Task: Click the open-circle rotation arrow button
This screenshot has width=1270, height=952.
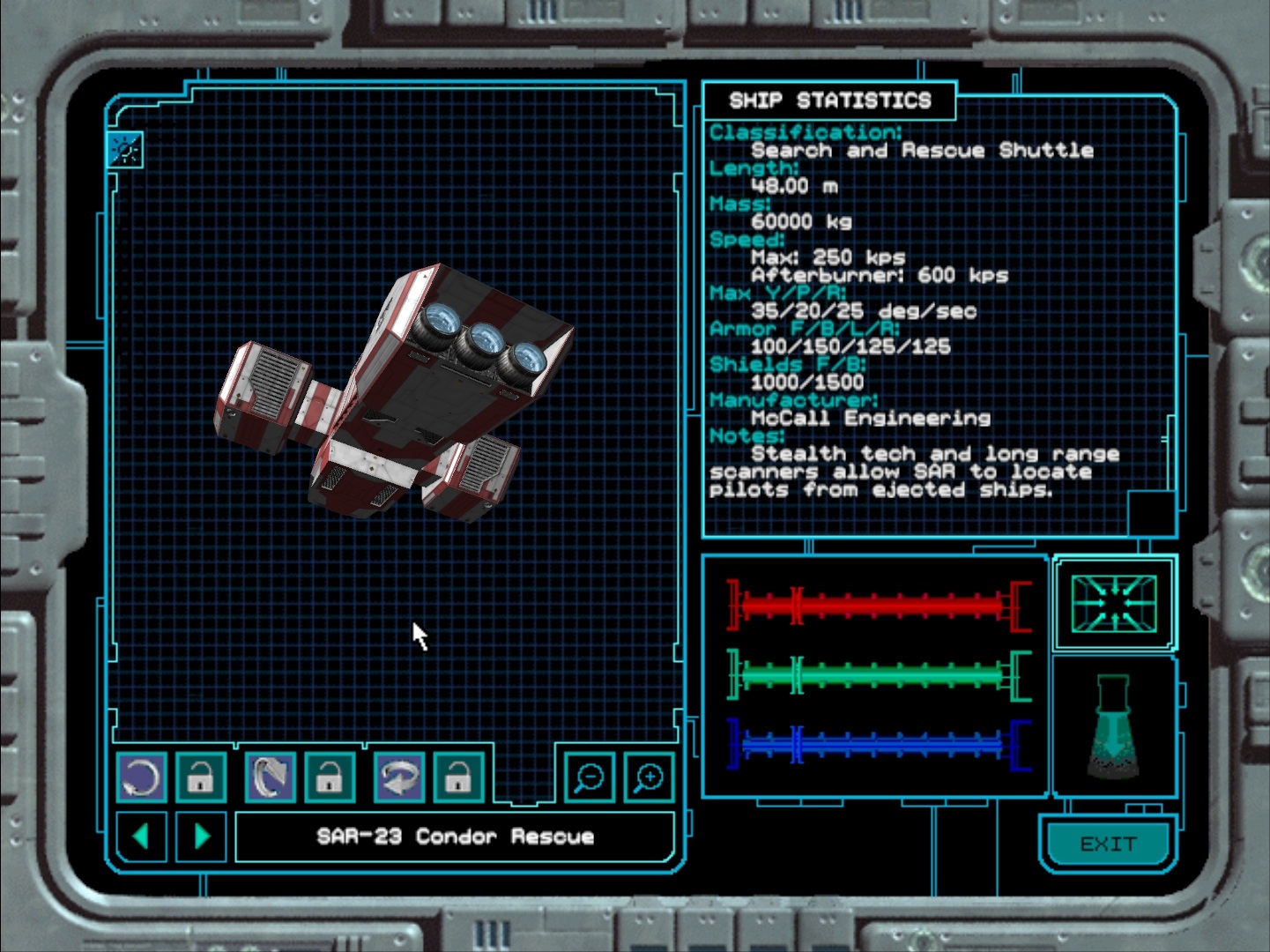Action: point(141,777)
